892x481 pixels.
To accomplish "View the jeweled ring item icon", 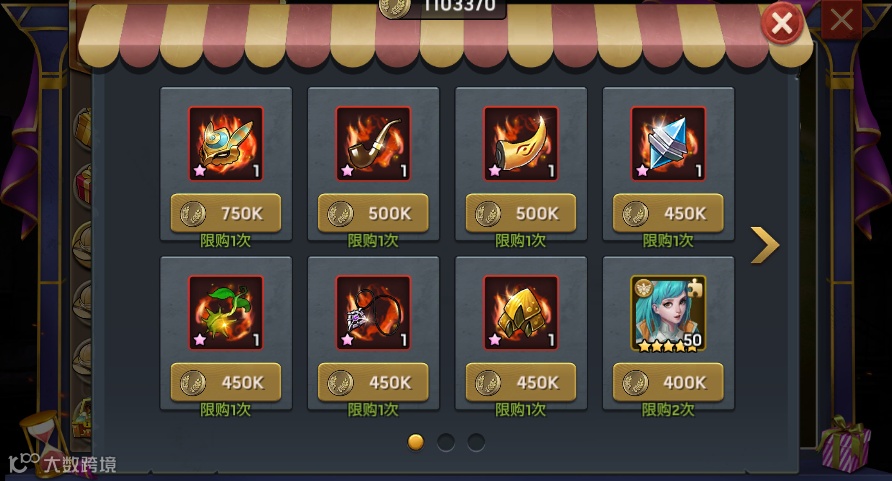I will [x=373, y=313].
